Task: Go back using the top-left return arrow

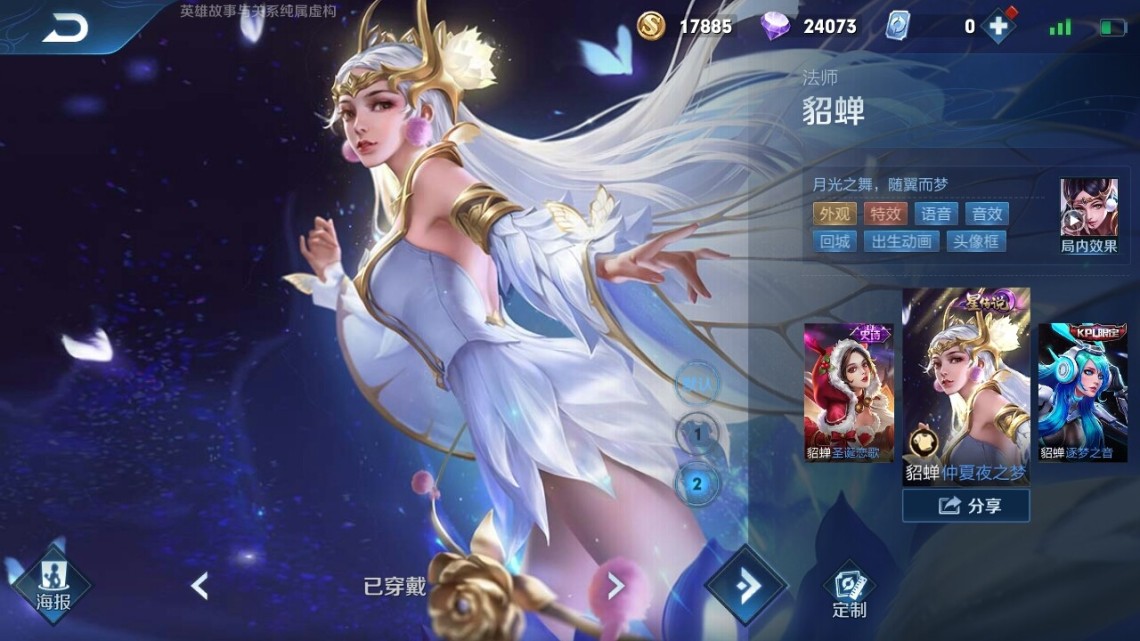Action: pyautogui.click(x=64, y=29)
